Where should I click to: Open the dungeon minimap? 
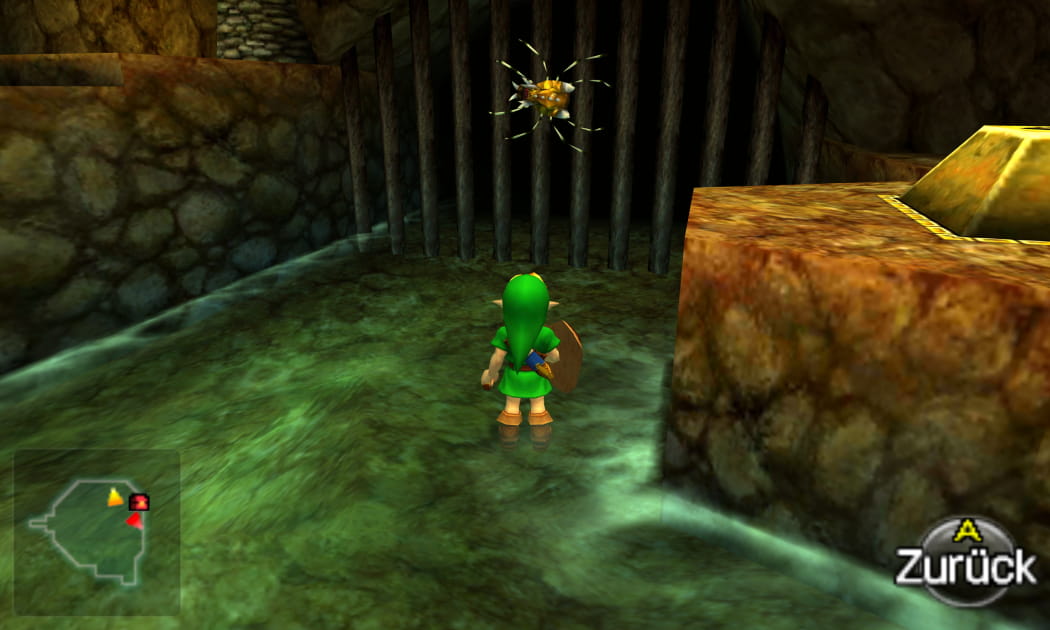(95, 530)
